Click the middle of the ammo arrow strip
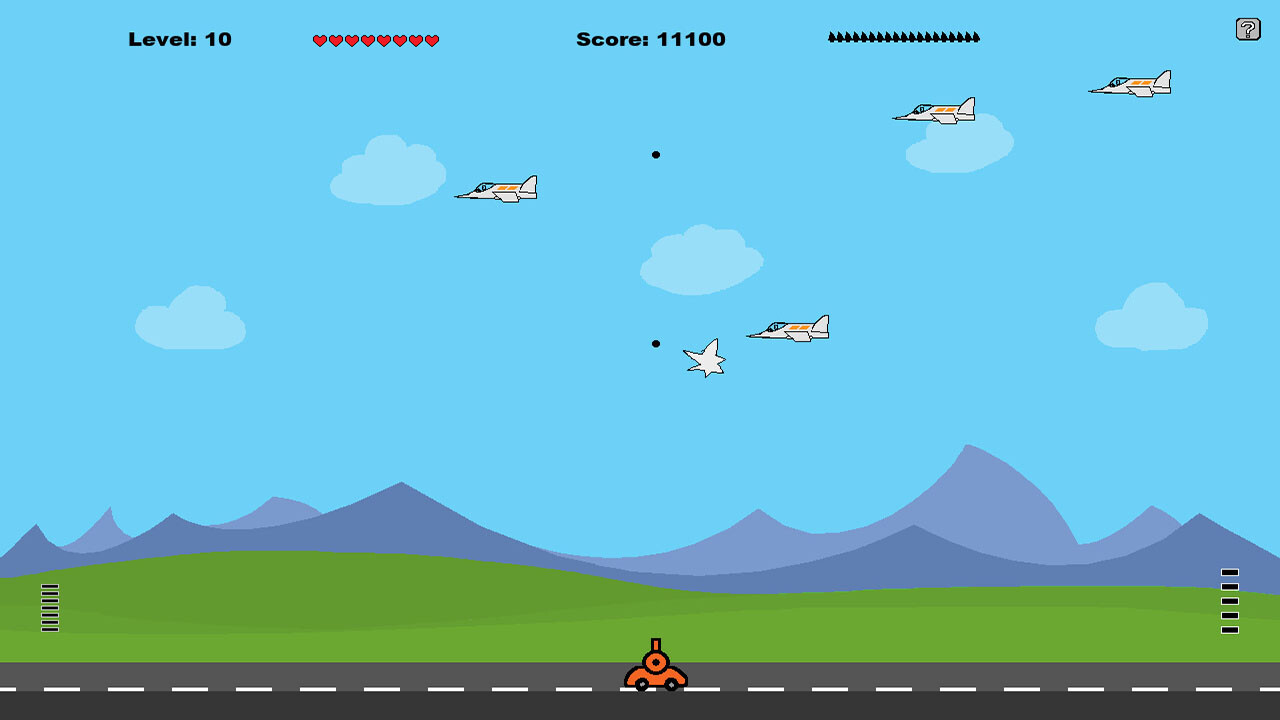 903,36
